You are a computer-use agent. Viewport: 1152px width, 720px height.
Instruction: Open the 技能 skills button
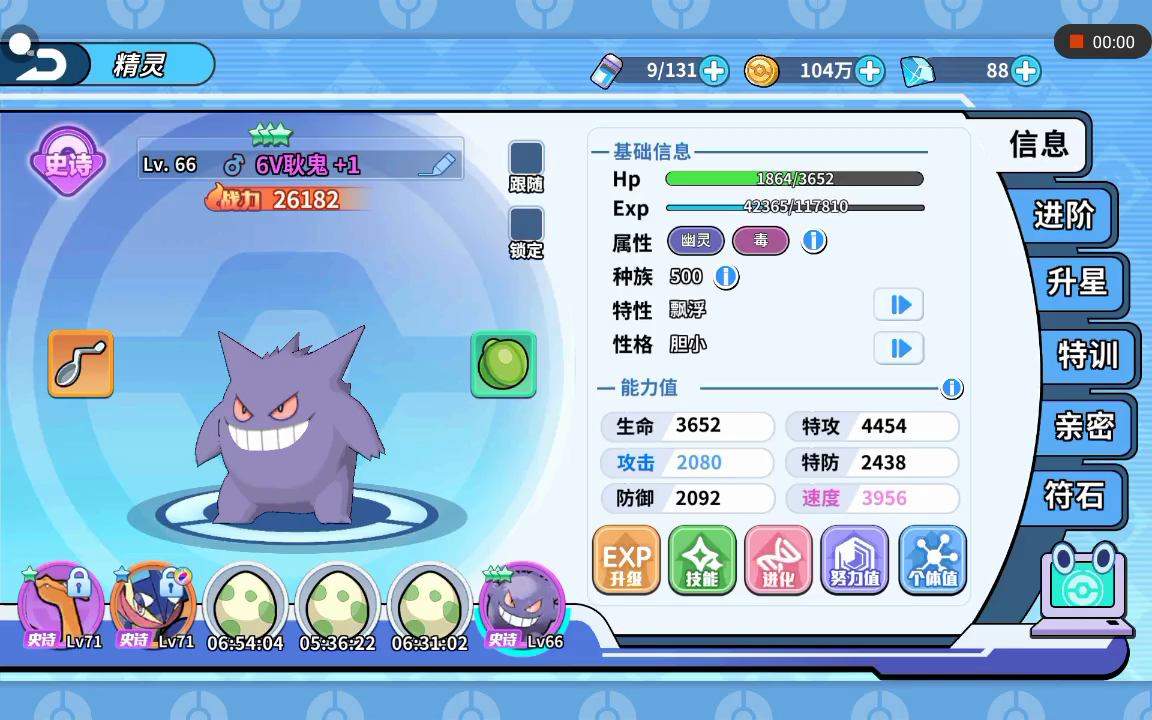(x=702, y=561)
